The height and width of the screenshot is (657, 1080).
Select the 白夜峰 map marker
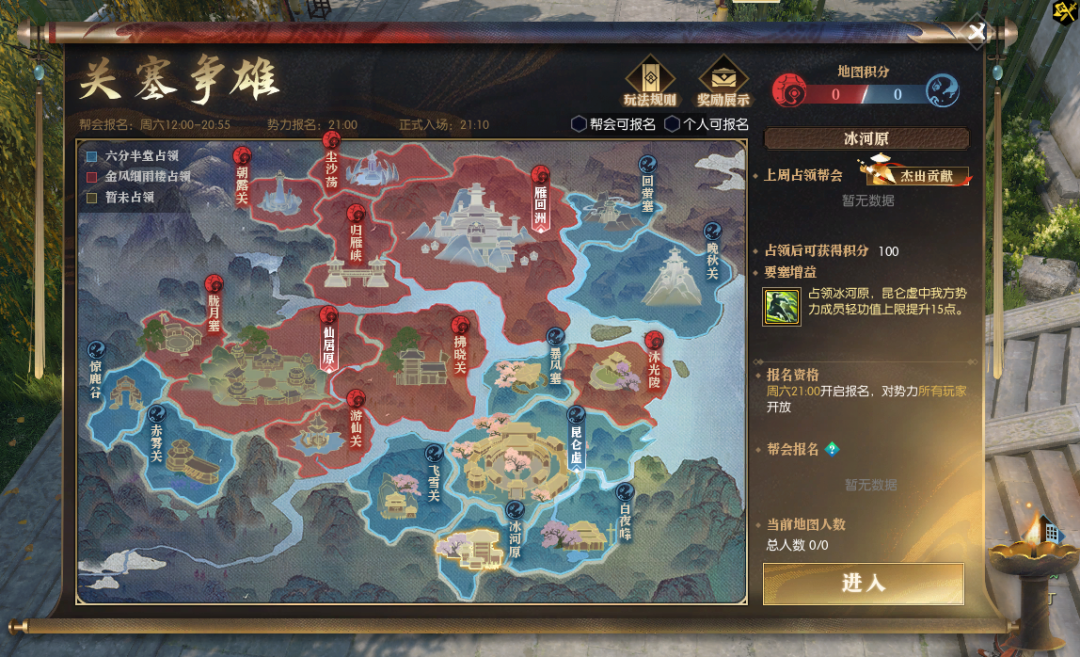(x=625, y=510)
